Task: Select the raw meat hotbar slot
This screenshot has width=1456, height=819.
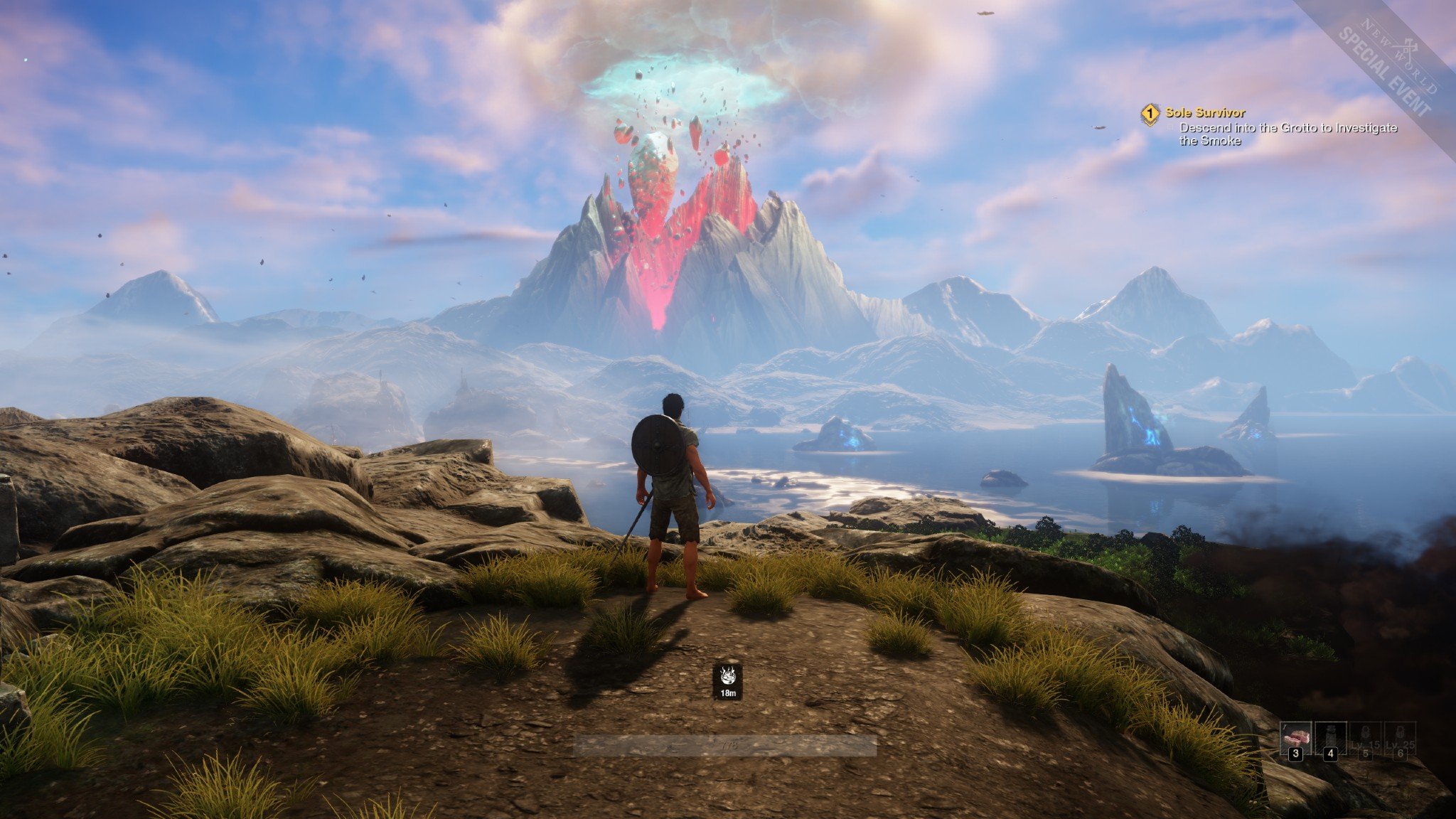Action: (1295, 739)
